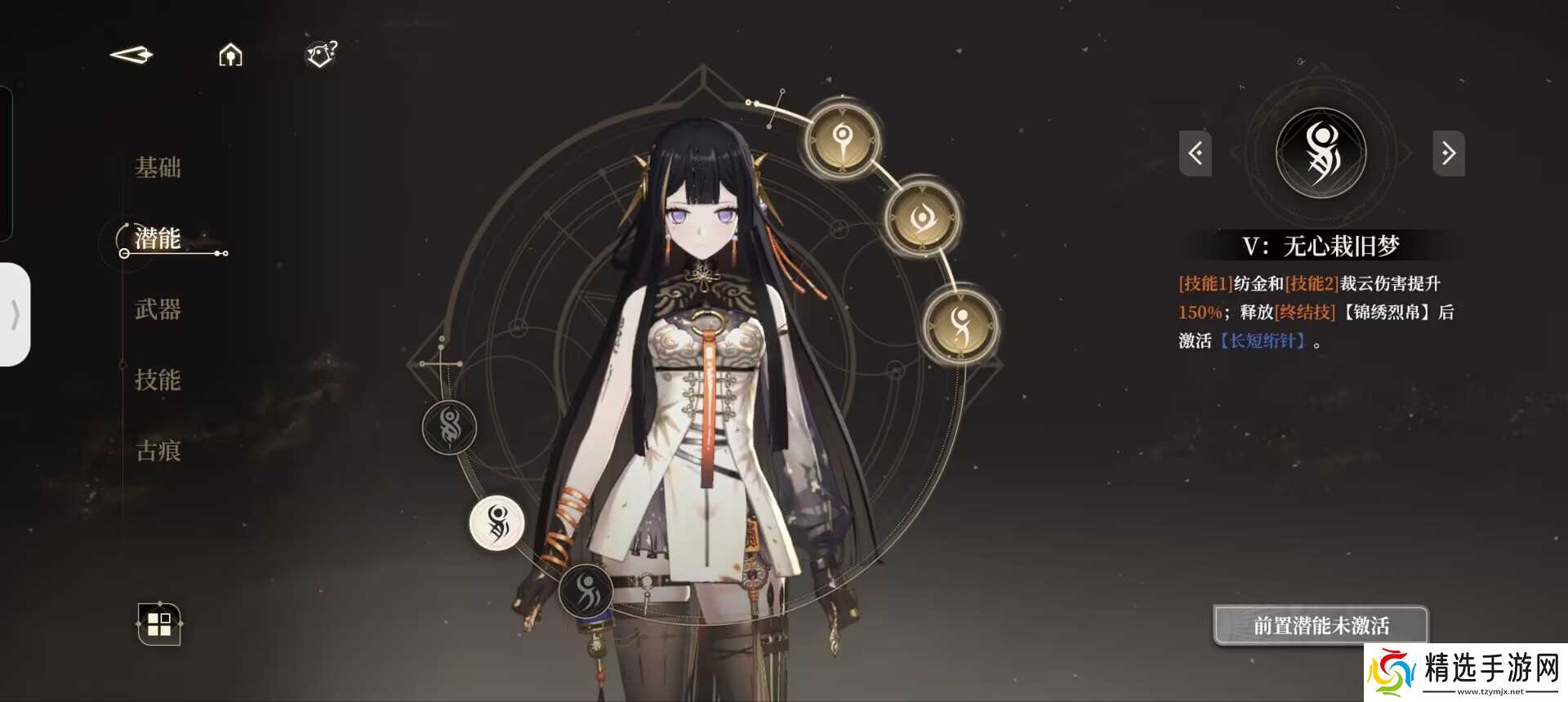This screenshot has height=702, width=1568.
Task: Open the 武器 tab
Action: click(x=158, y=309)
